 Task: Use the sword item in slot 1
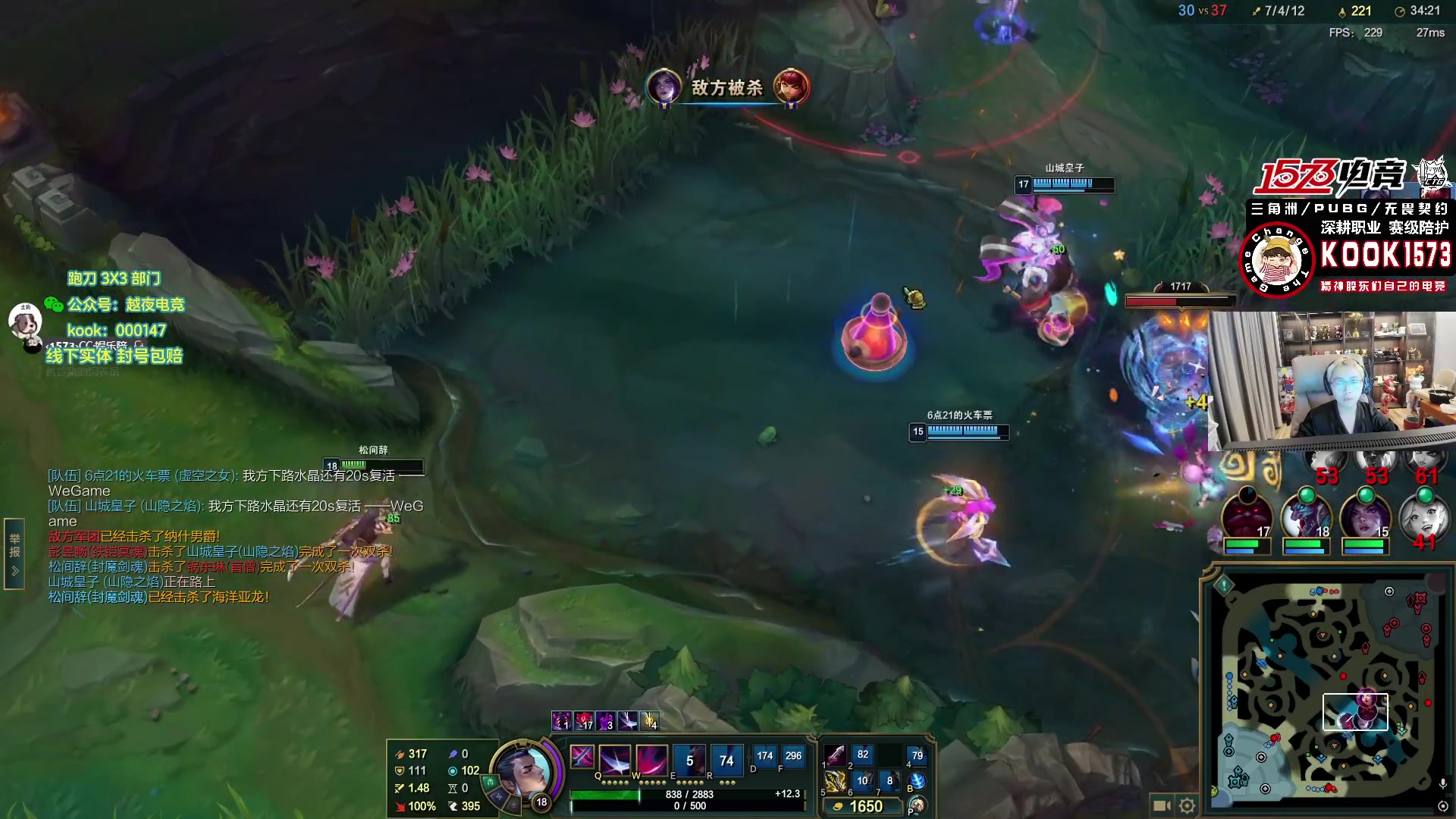[835, 755]
